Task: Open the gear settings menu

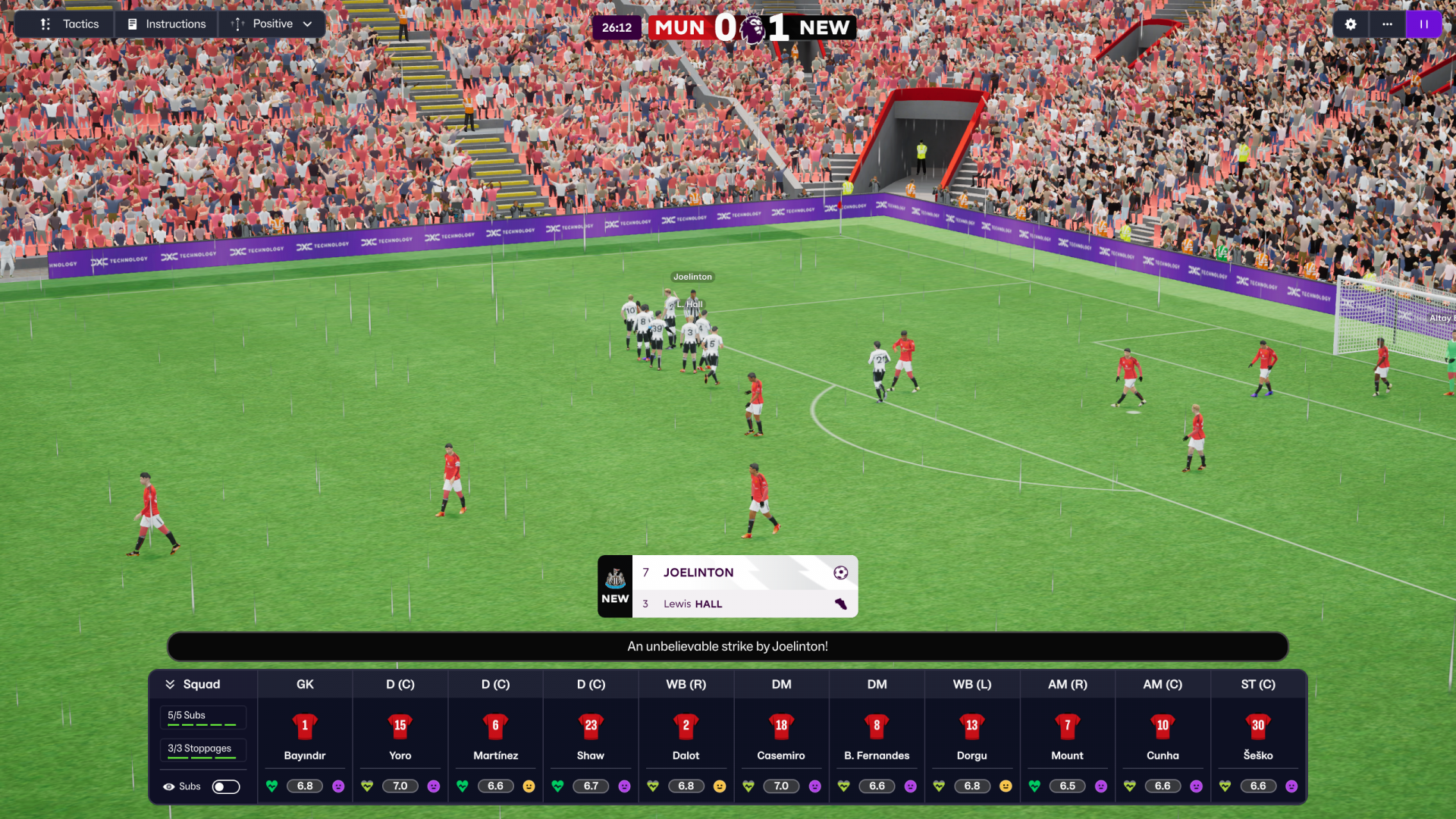Action: [1351, 24]
